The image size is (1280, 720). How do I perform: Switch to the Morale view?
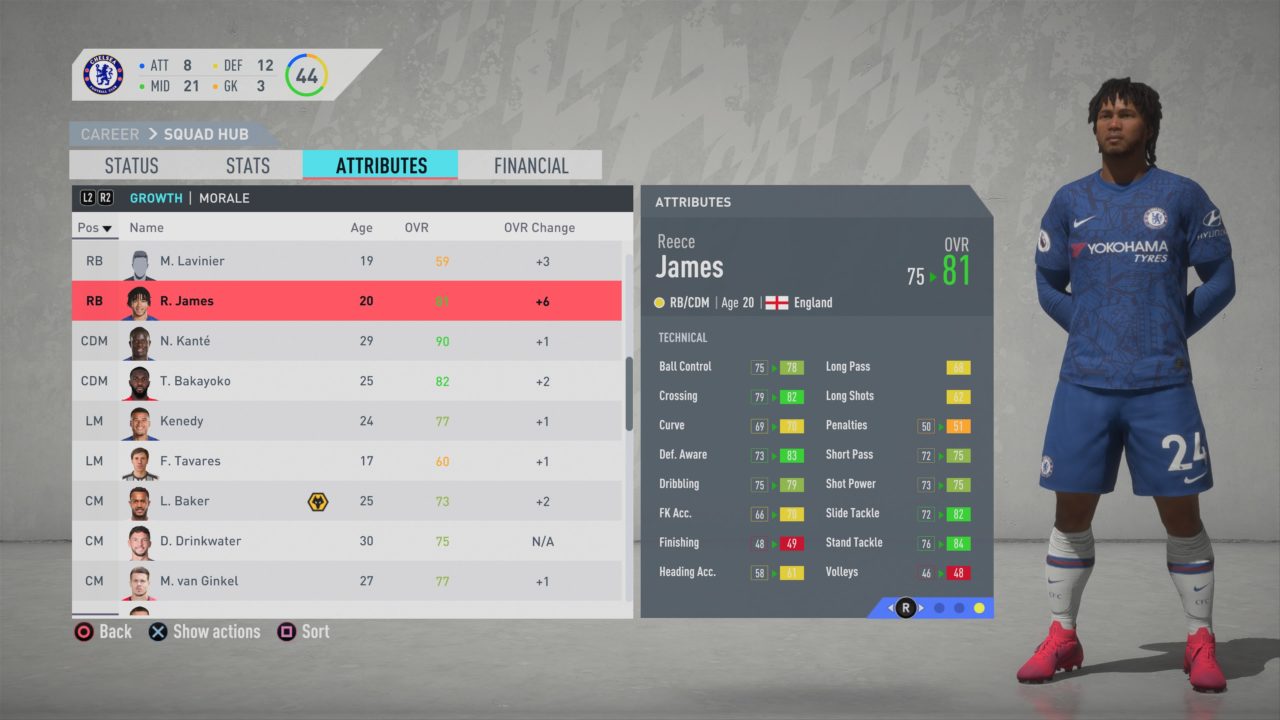(224, 198)
